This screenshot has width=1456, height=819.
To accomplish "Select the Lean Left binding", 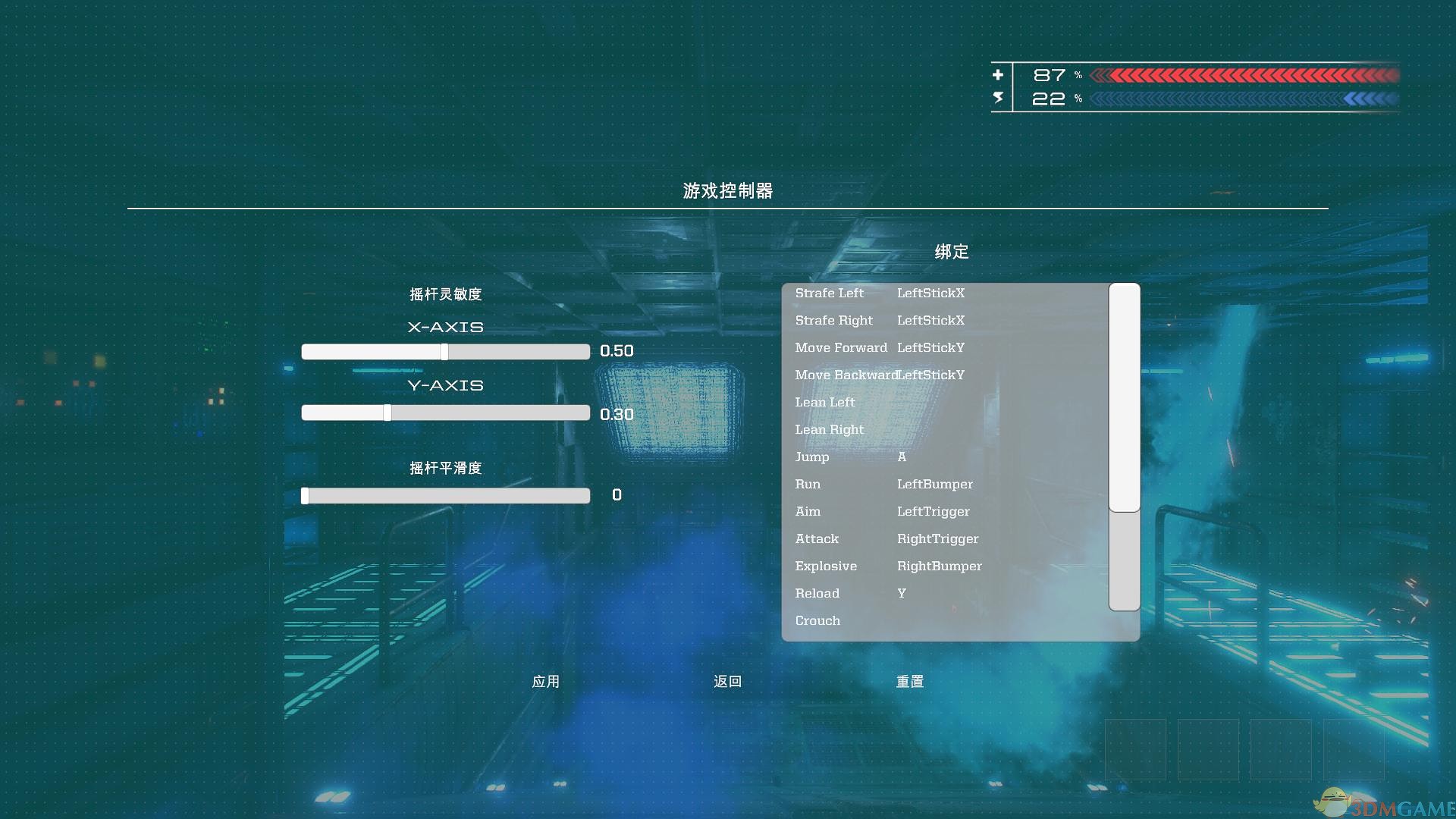I will tap(825, 402).
